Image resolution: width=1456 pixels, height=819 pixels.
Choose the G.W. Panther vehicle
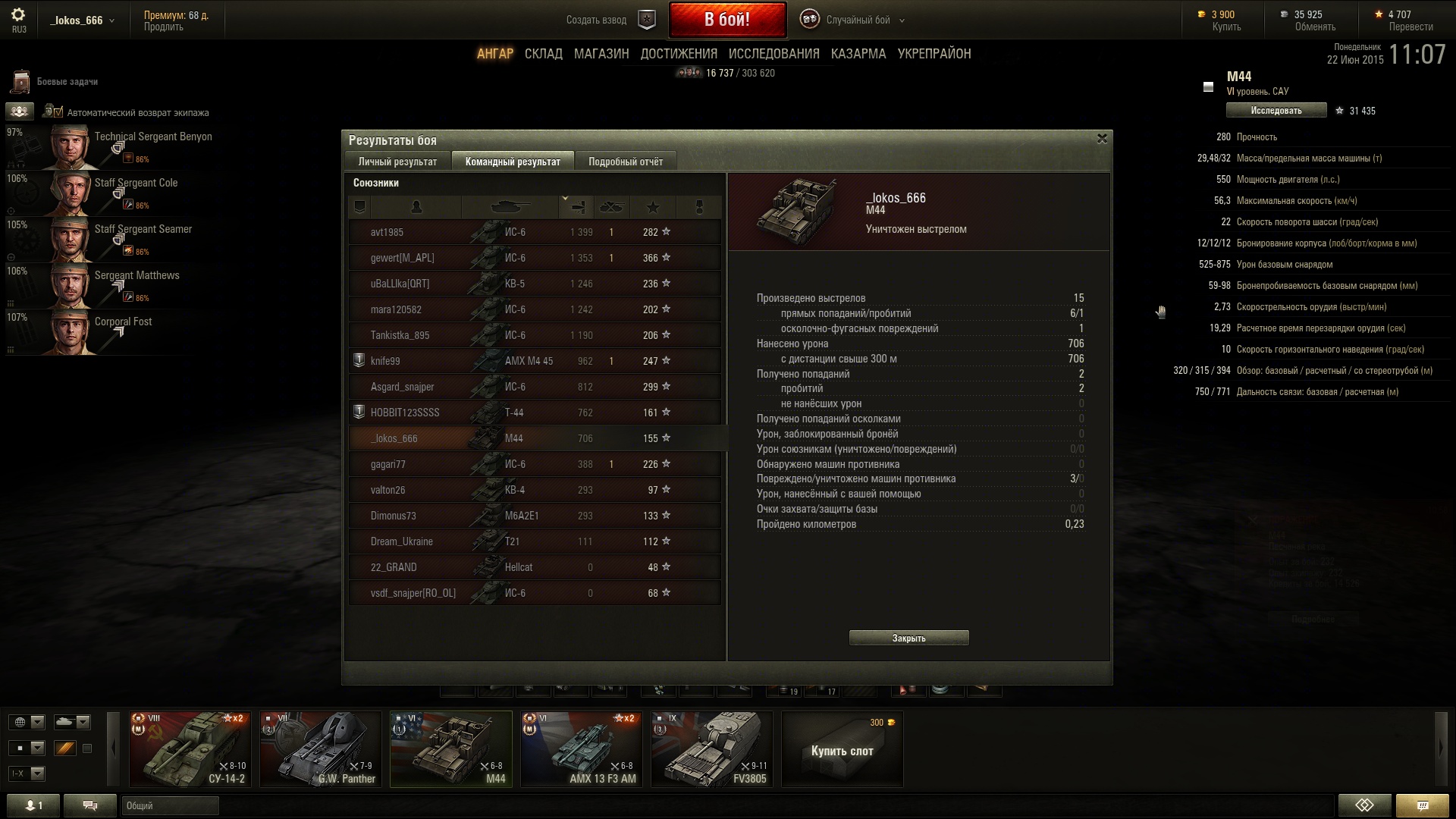(x=320, y=748)
